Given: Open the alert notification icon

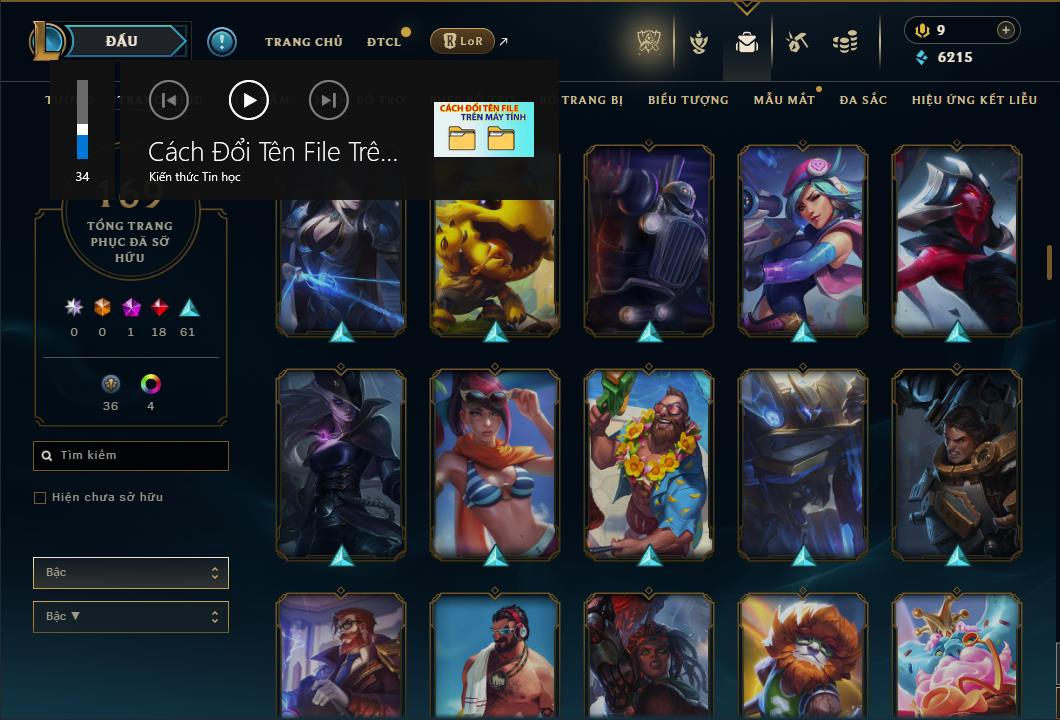Looking at the screenshot, I should point(222,41).
